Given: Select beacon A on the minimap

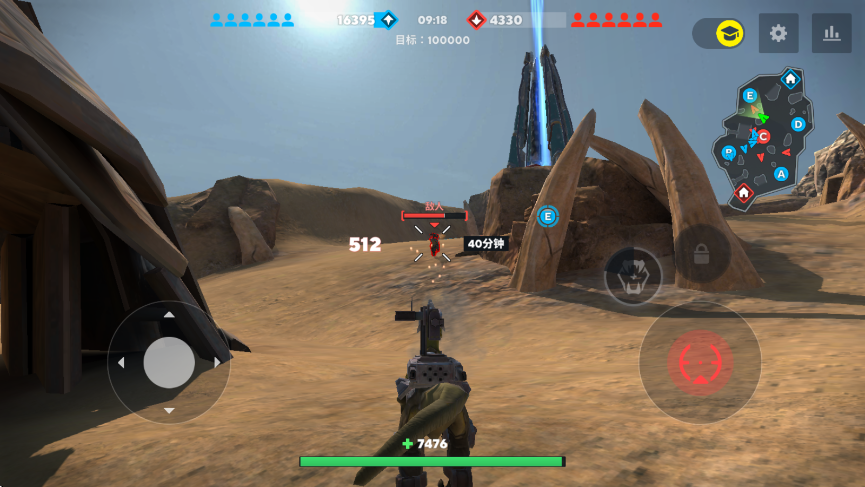Looking at the screenshot, I should pyautogui.click(x=781, y=174).
